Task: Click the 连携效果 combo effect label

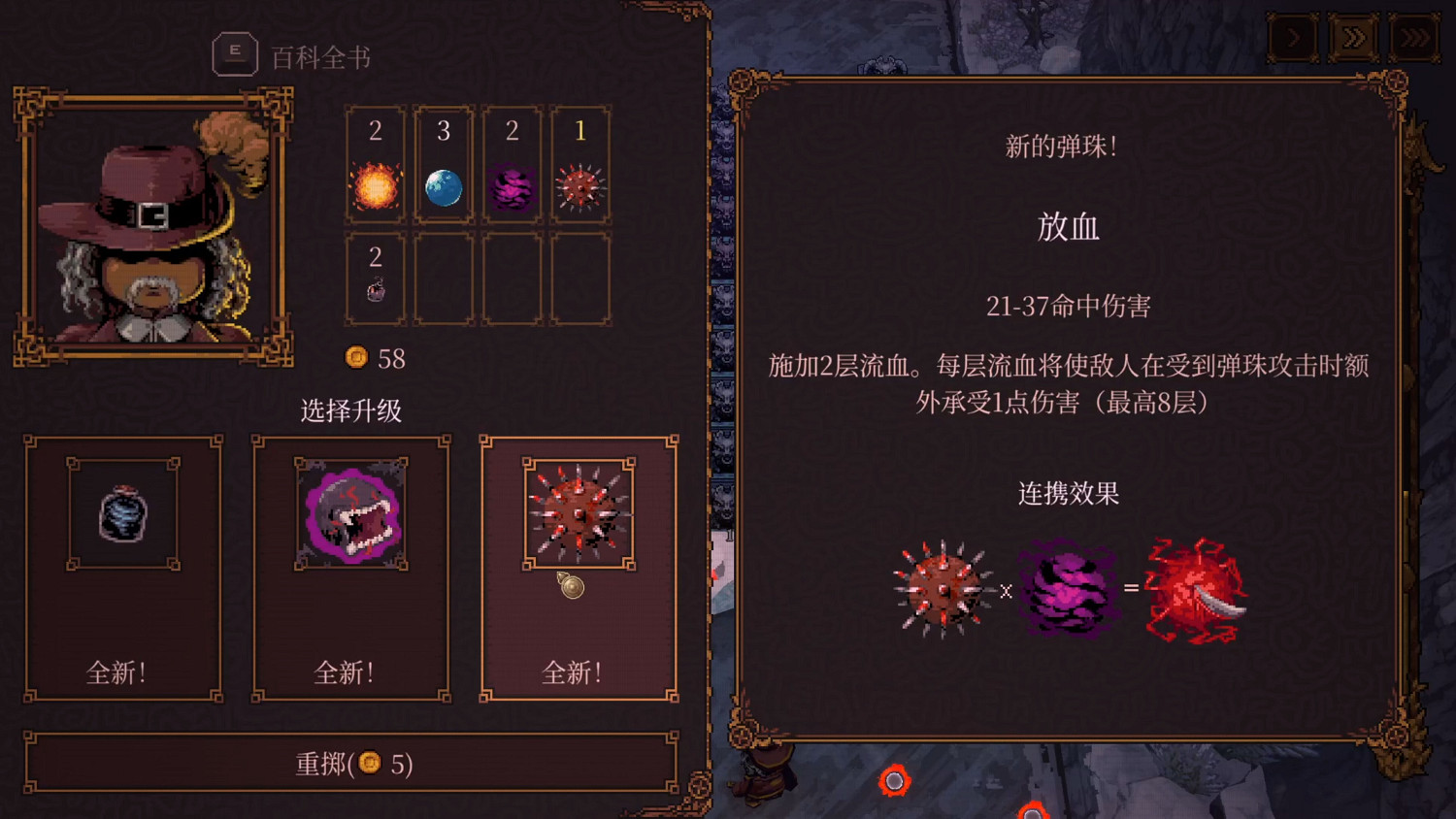Action: point(1068,494)
